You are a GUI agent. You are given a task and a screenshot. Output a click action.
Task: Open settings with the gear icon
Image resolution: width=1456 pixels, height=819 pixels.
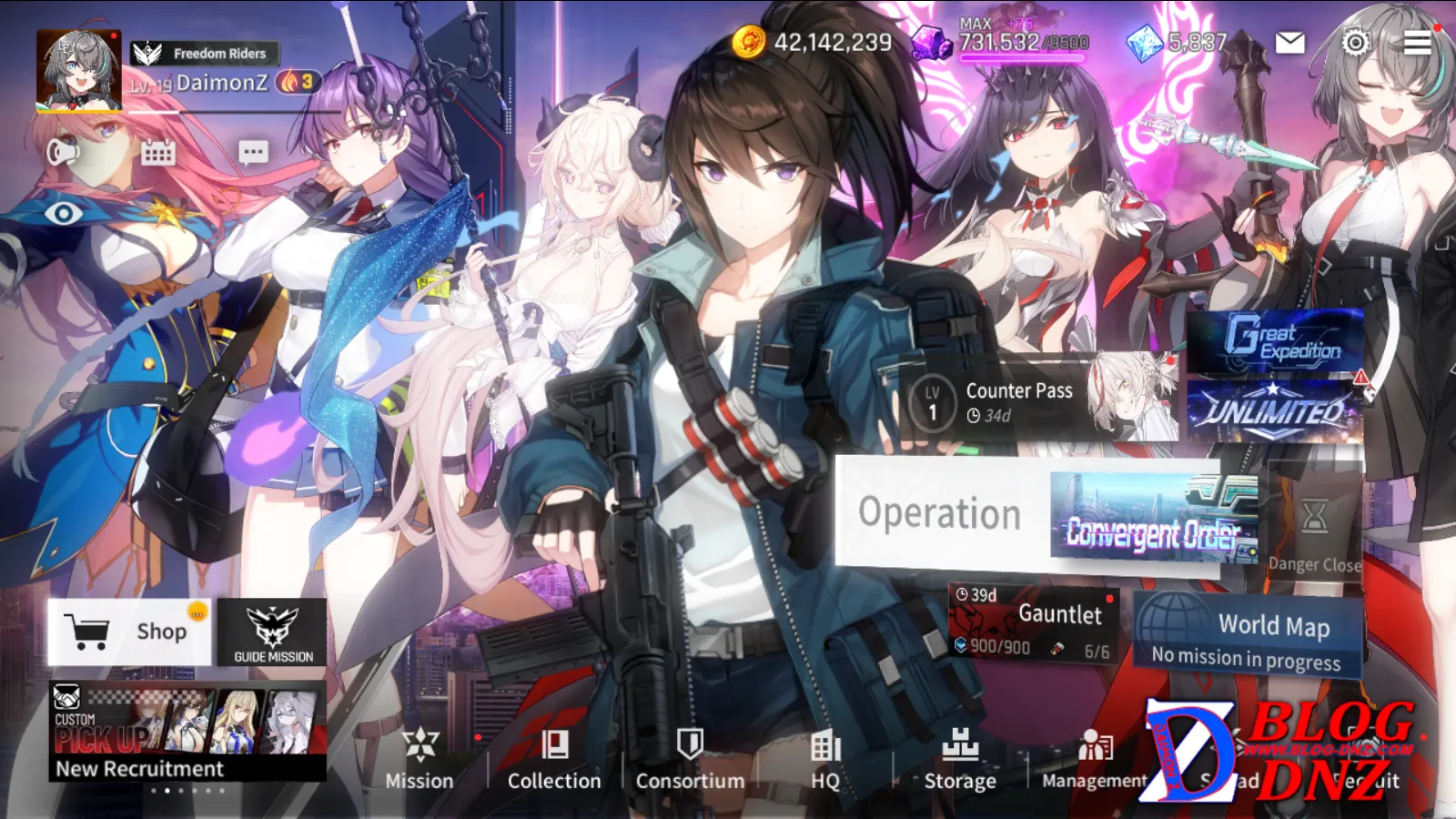click(1355, 42)
